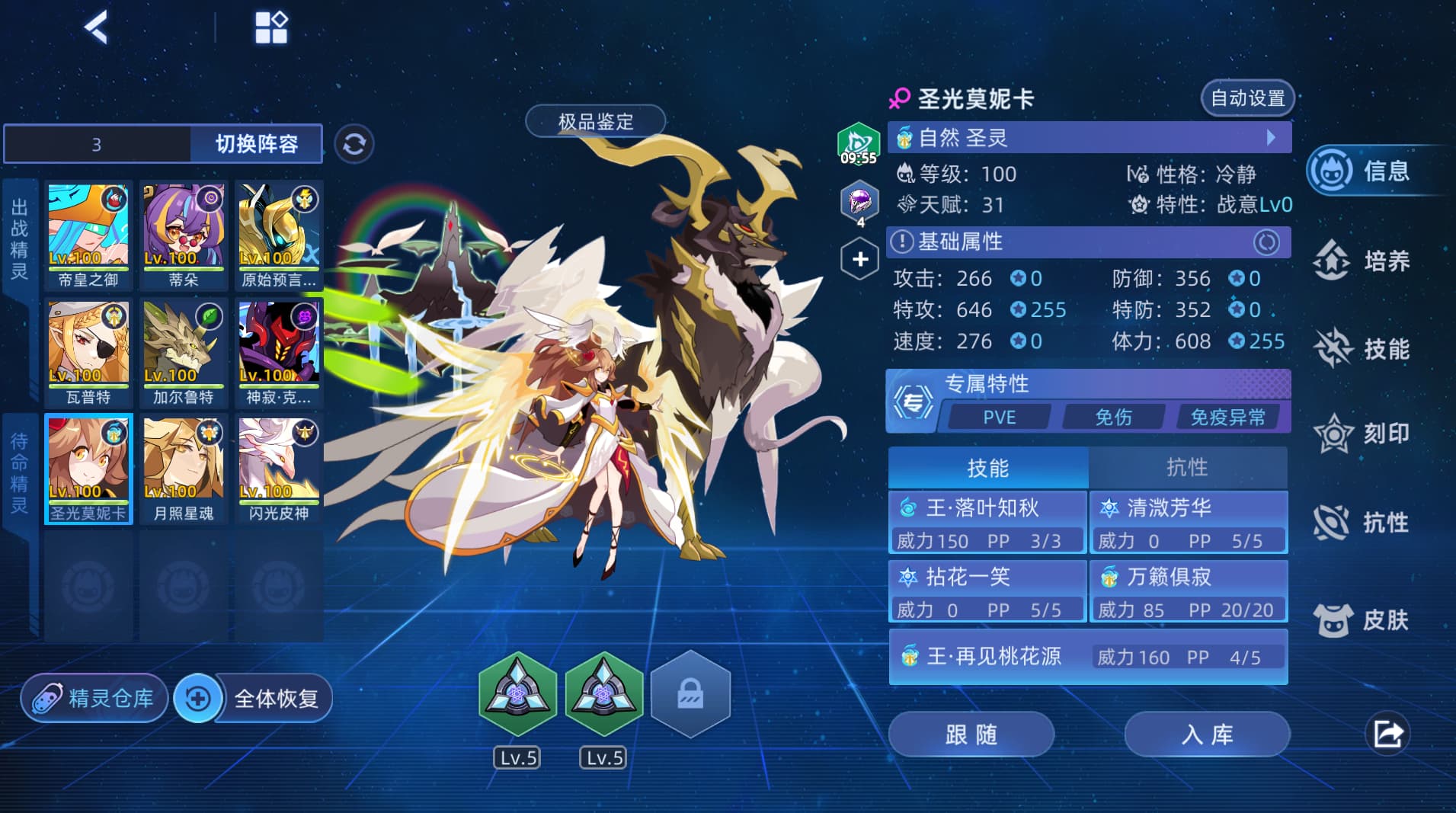
Task: Click 全体恢复 to heal all
Action: pyautogui.click(x=254, y=698)
